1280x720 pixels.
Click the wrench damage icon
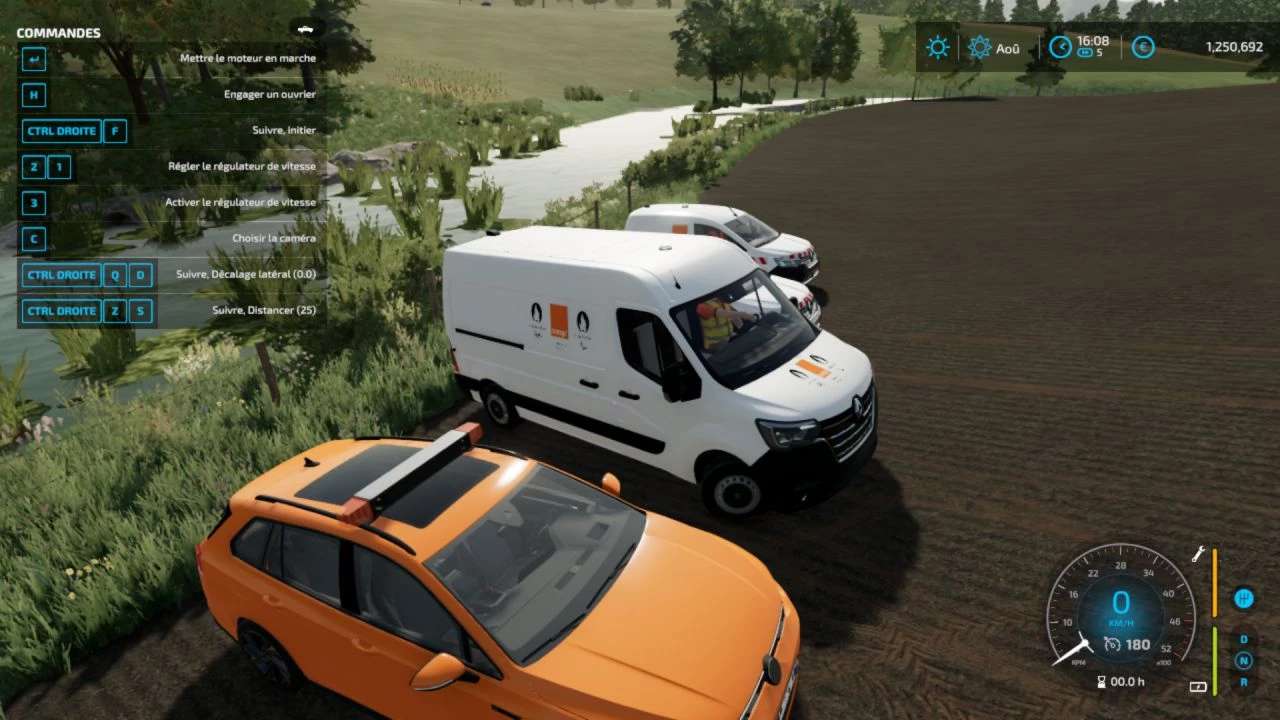point(1197,554)
